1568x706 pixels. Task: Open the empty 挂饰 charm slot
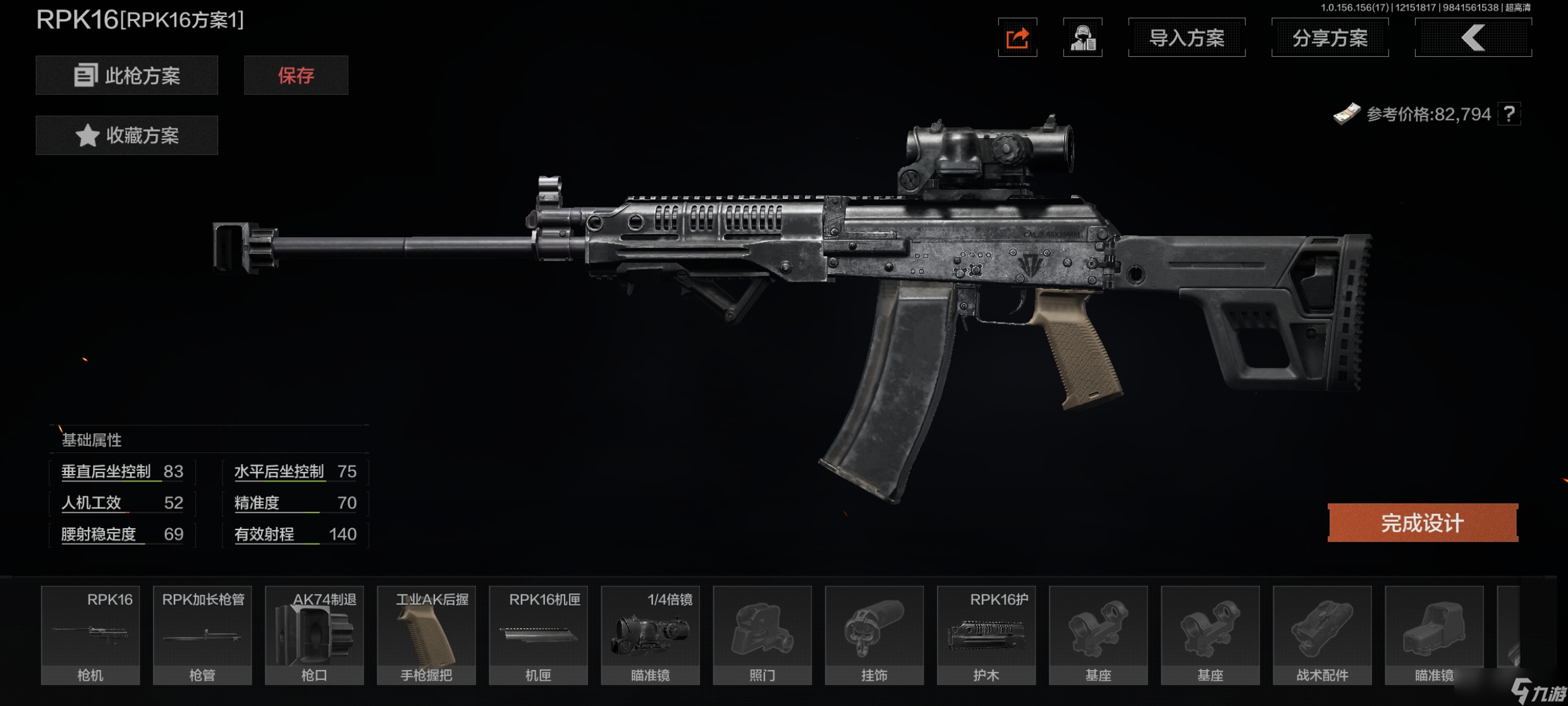coord(874,635)
